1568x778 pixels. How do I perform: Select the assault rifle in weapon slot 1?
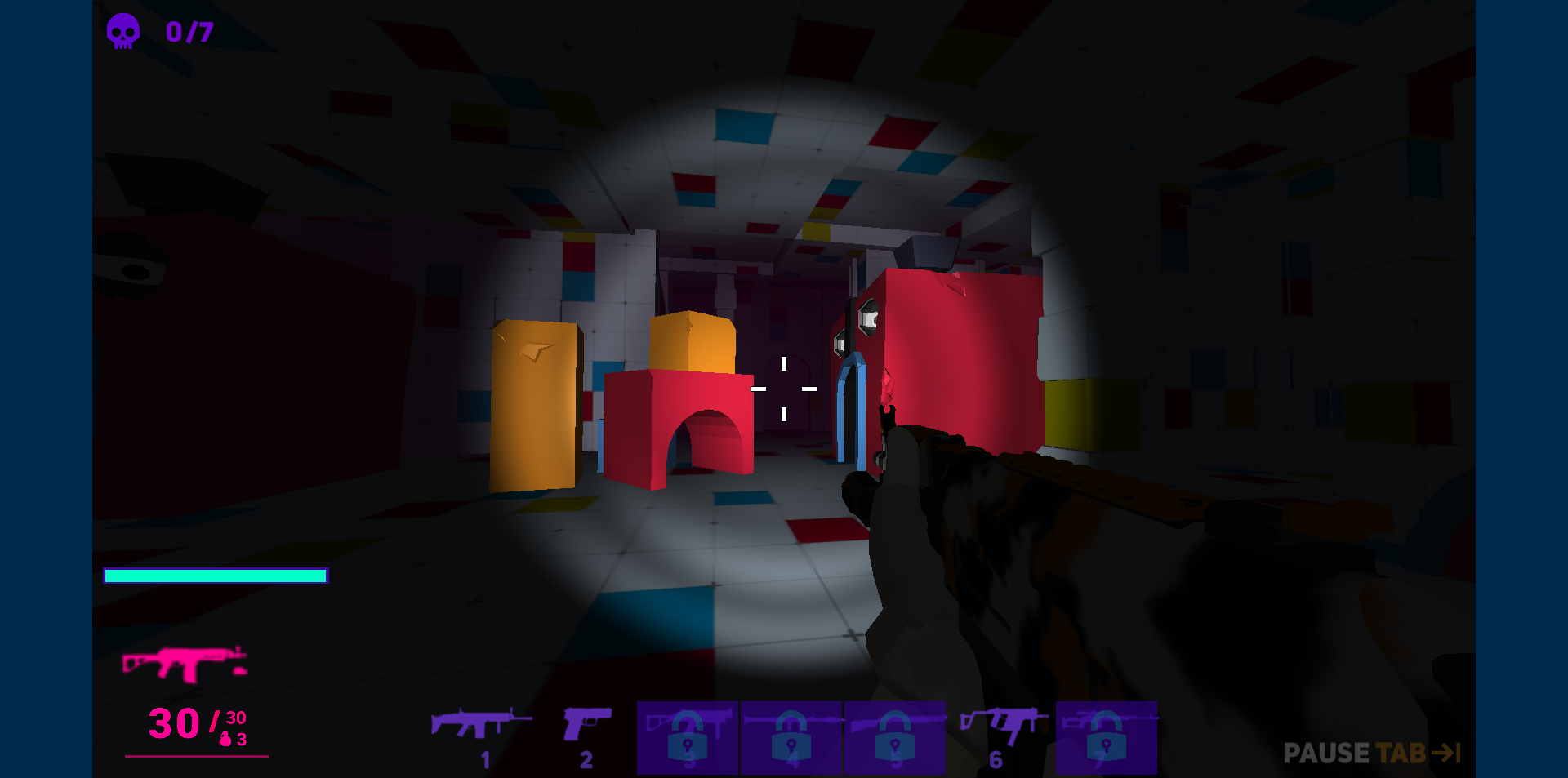(x=482, y=722)
